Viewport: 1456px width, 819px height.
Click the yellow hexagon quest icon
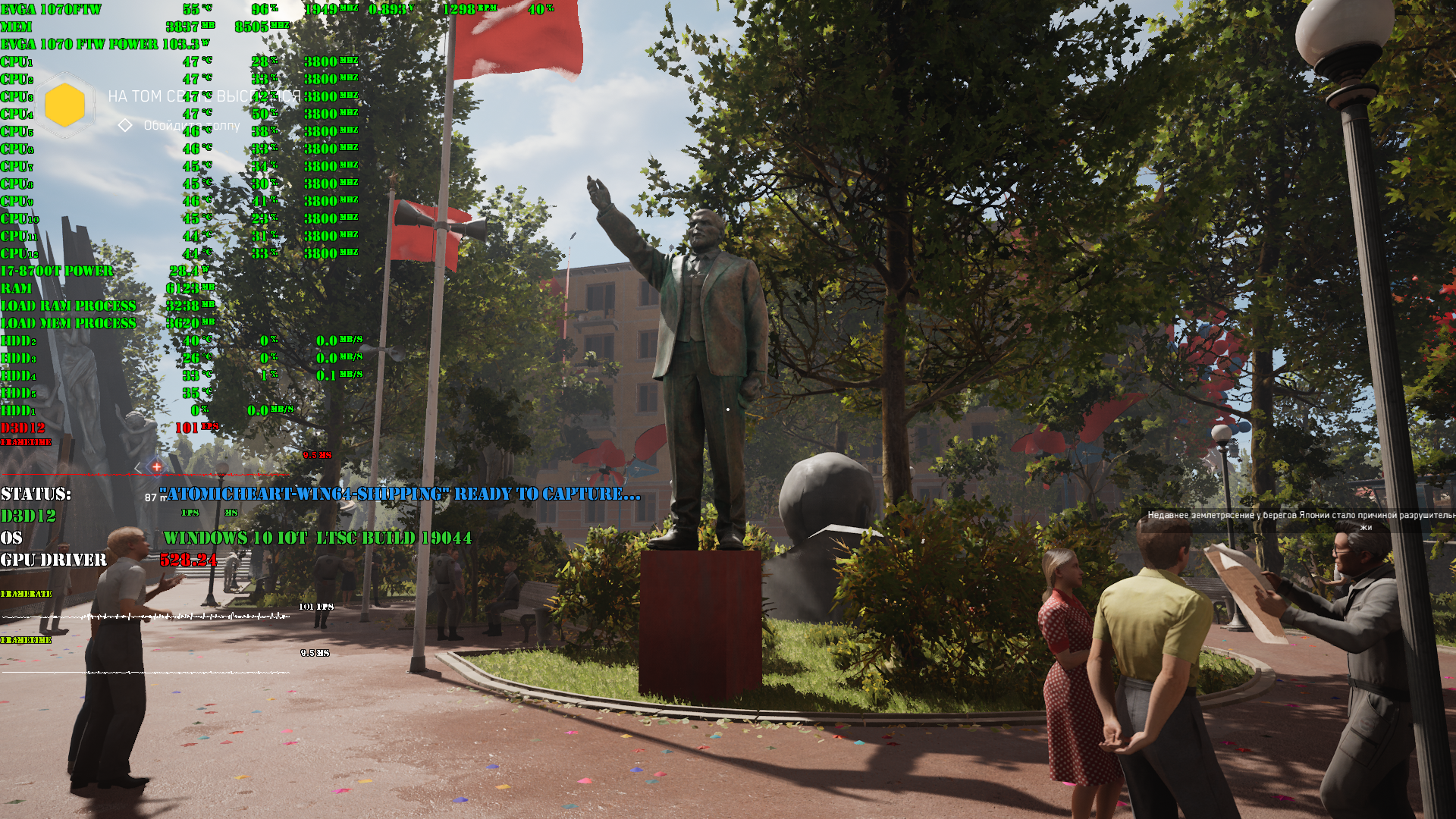(65, 105)
